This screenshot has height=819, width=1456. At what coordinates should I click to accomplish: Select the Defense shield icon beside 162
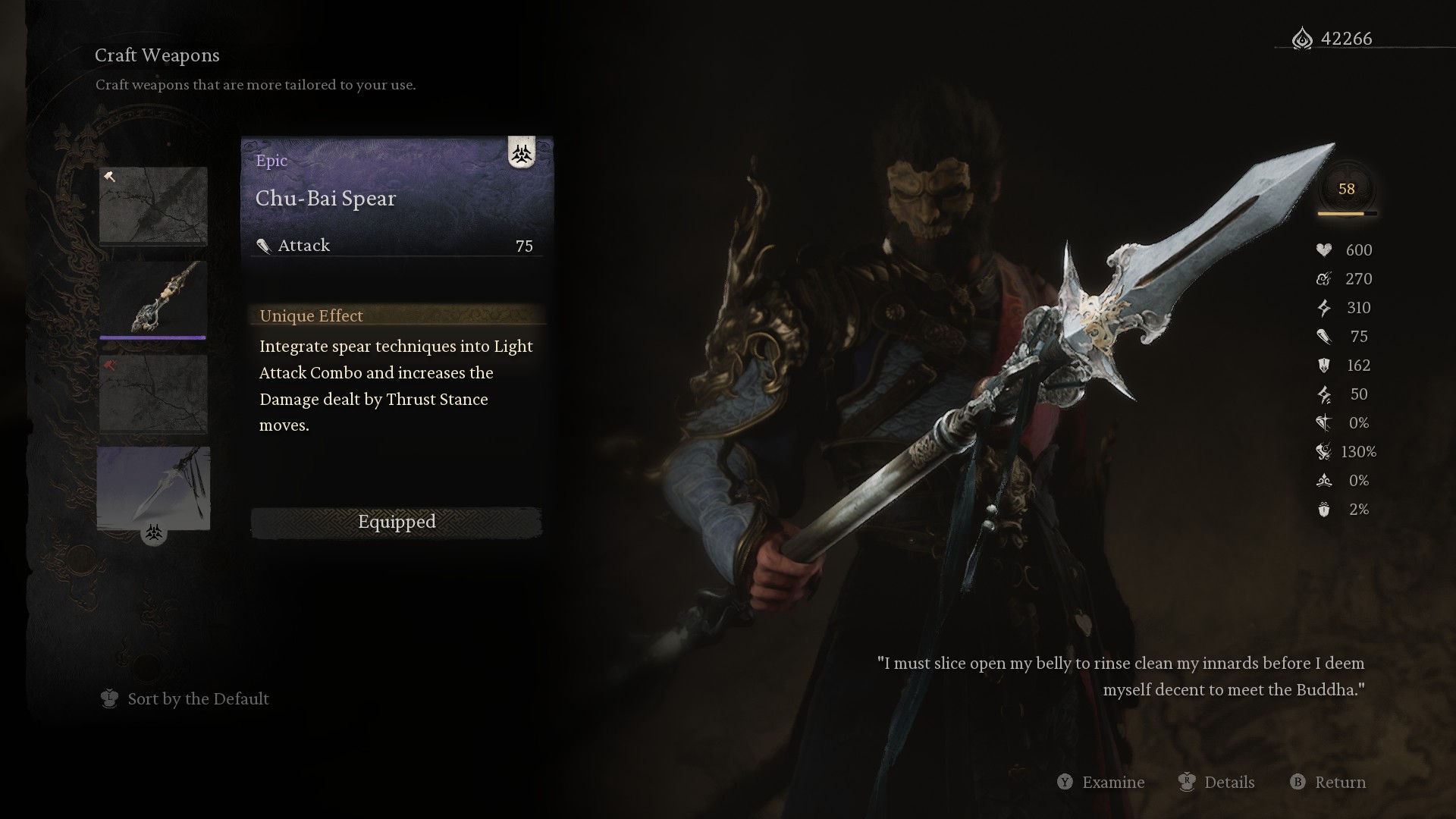tap(1324, 366)
